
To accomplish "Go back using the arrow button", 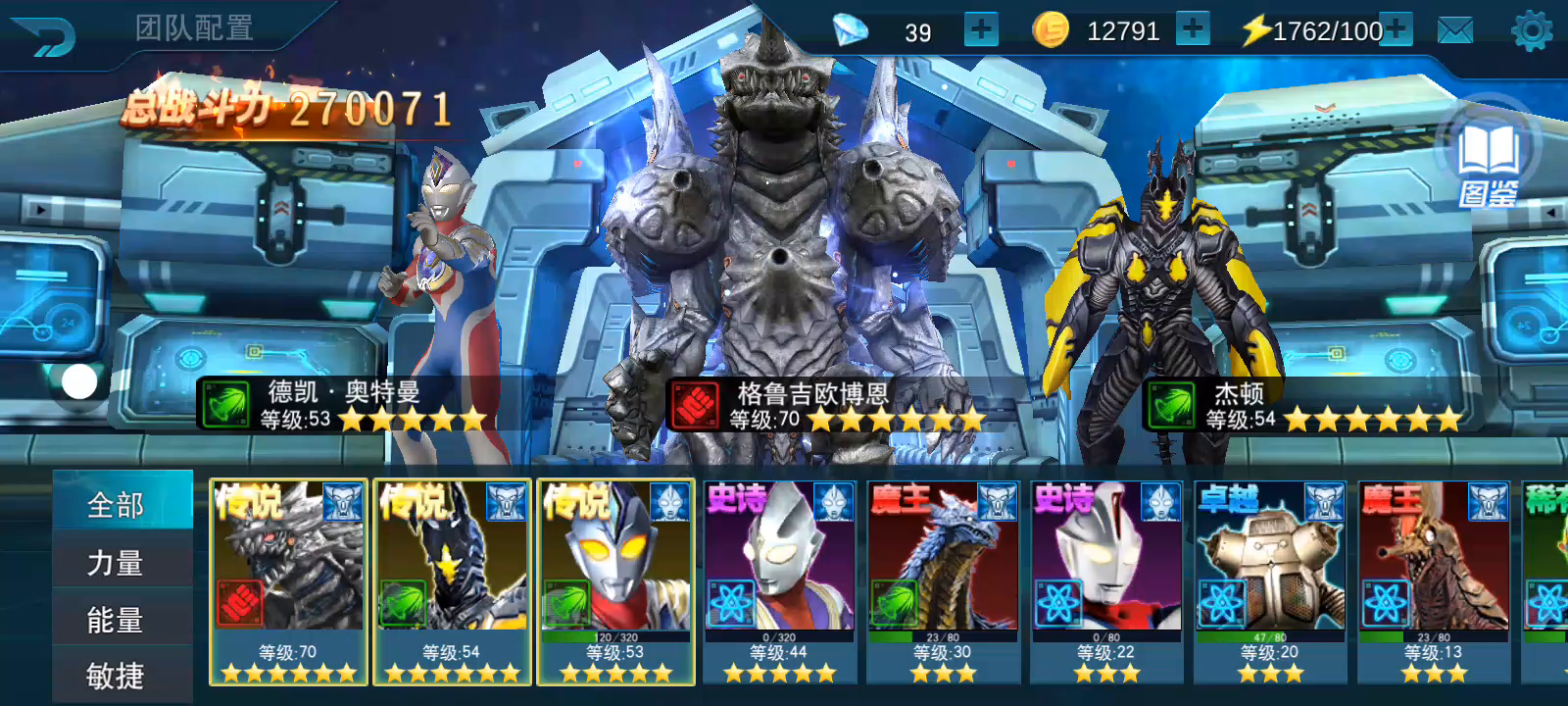I will 43,36.
